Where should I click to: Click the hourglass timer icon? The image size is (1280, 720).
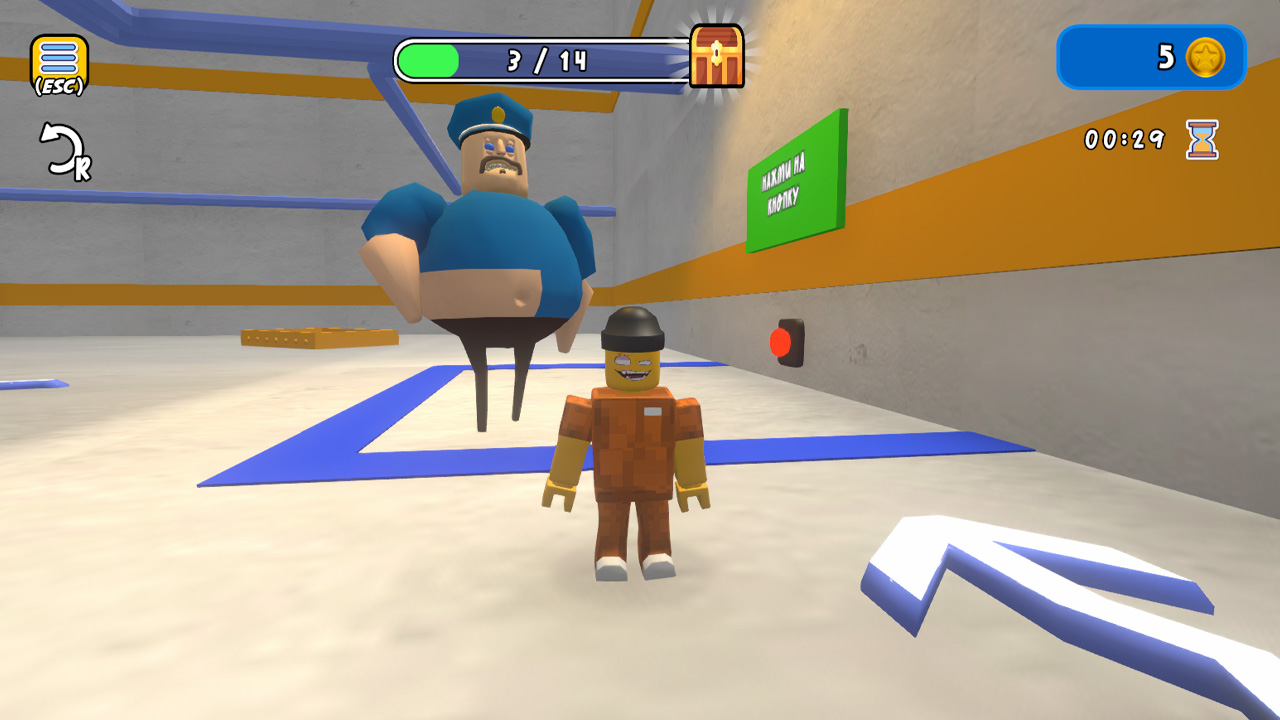pos(1203,141)
